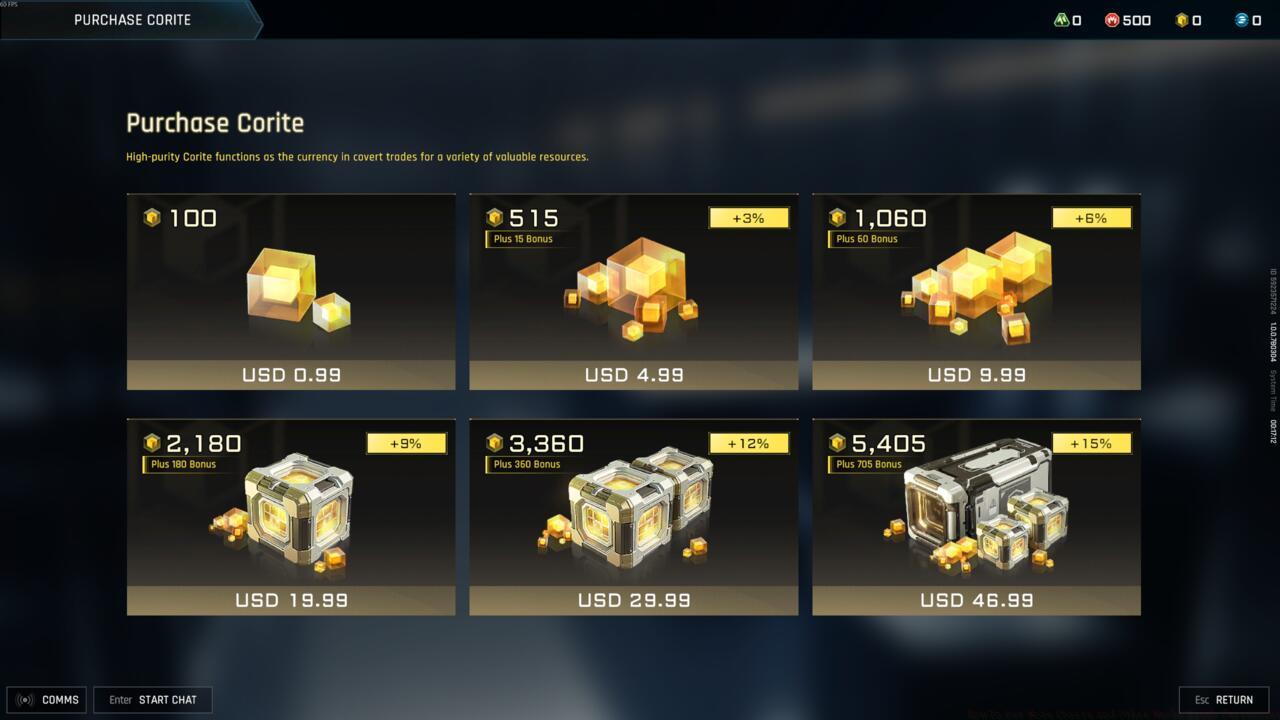1280x720 pixels.
Task: Click the +15% bonus badge
Action: click(1091, 443)
